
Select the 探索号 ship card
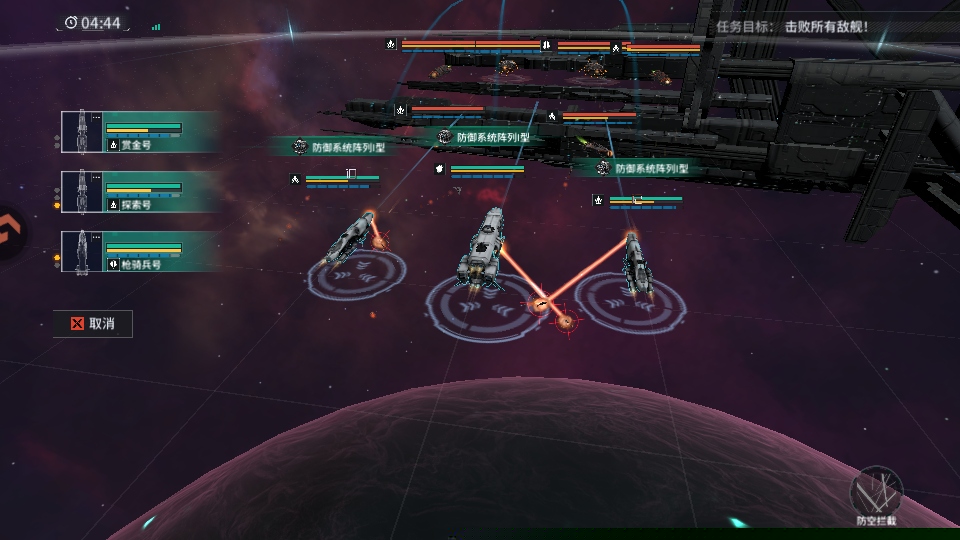pyautogui.click(x=138, y=191)
